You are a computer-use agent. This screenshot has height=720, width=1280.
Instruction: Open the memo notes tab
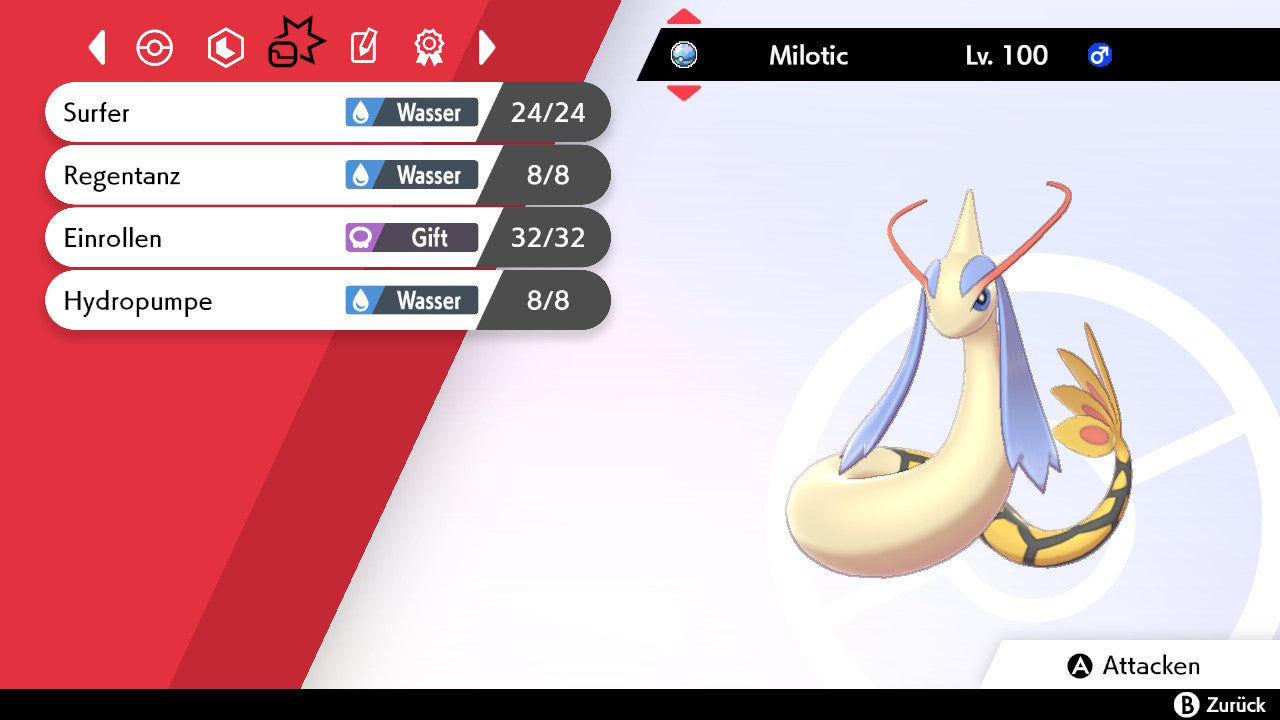[x=363, y=48]
